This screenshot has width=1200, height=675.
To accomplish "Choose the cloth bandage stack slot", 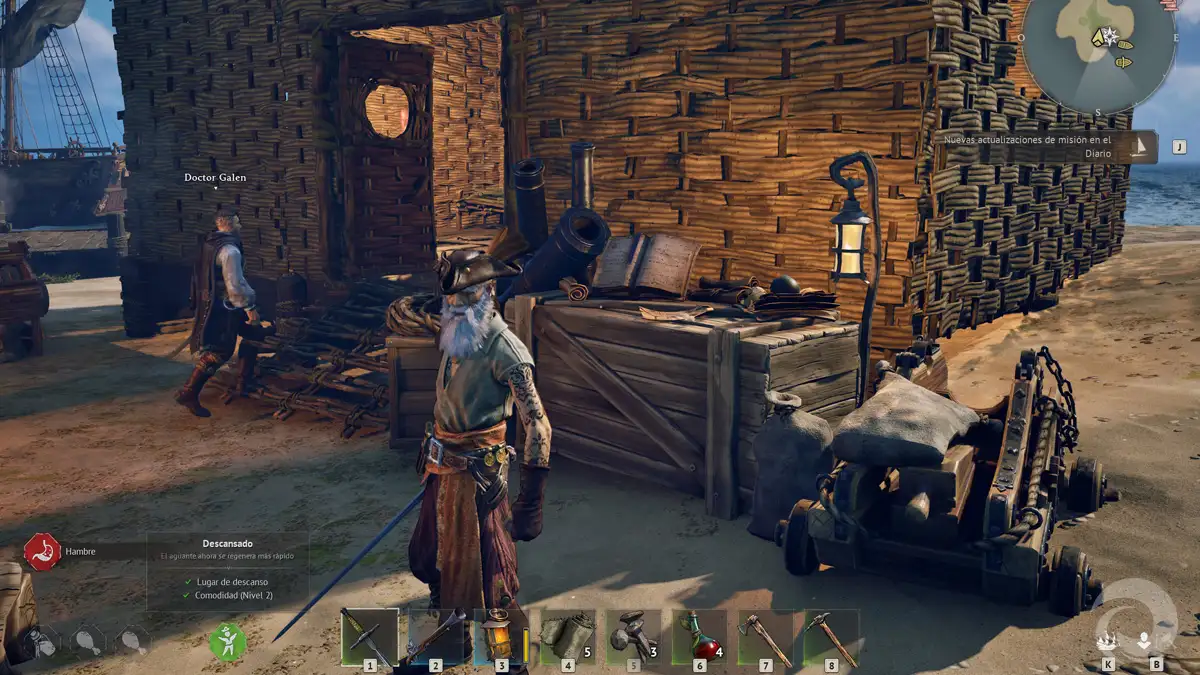I will tap(567, 636).
